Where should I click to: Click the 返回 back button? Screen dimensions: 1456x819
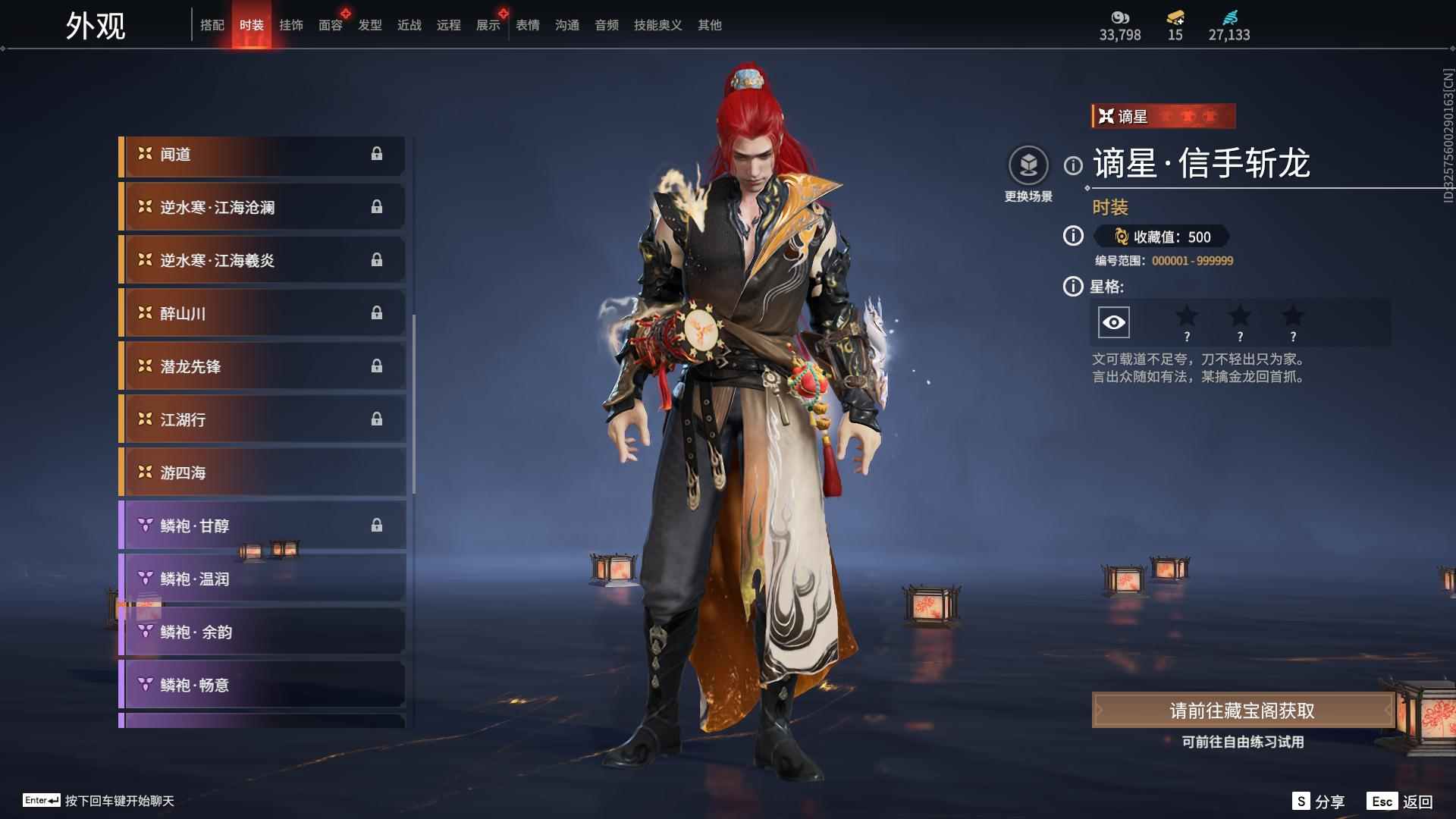point(1401,802)
